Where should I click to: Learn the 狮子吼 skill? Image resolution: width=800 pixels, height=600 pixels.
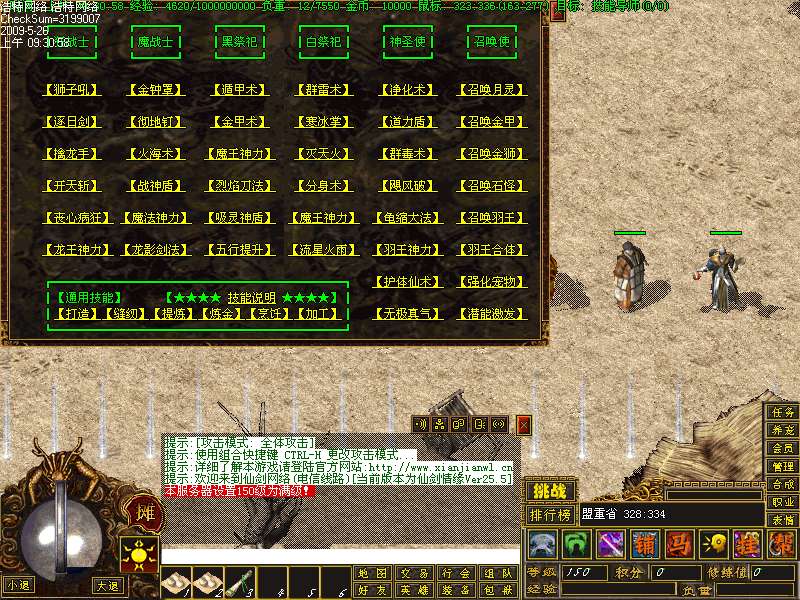72,90
